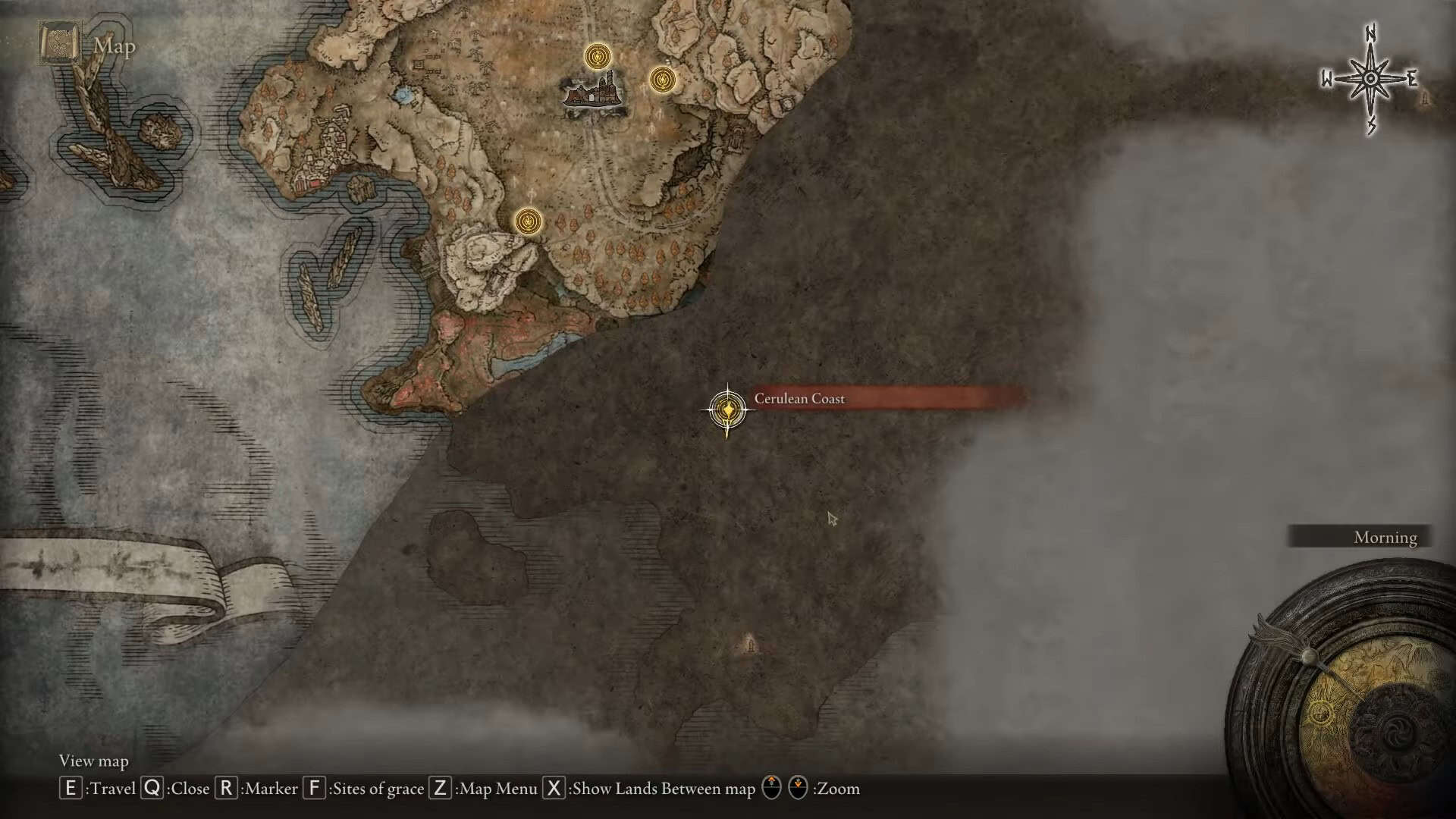Click the castle landmark icon on the map
The height and width of the screenshot is (819, 1456).
595,94
